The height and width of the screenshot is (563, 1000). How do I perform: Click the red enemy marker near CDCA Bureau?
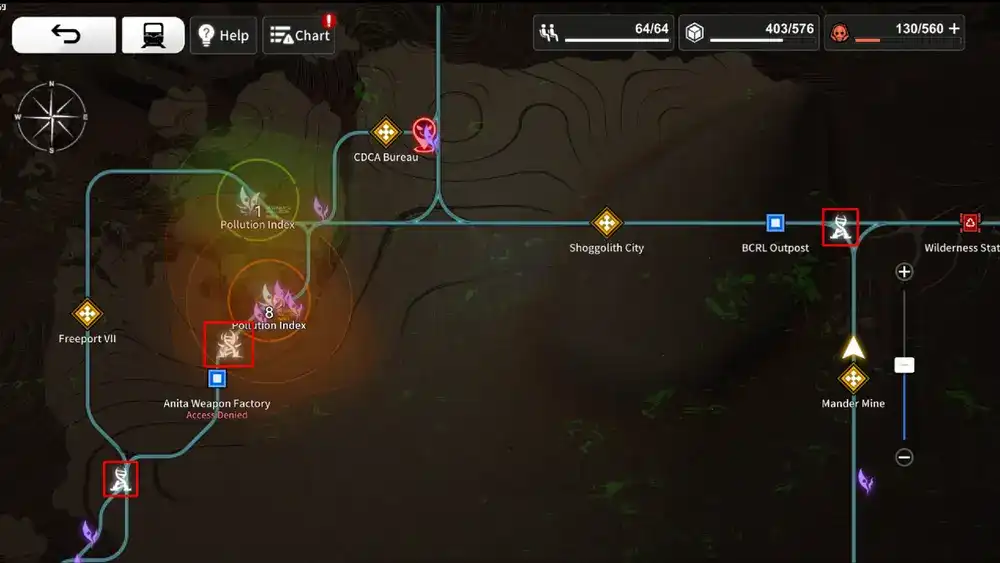tap(425, 132)
